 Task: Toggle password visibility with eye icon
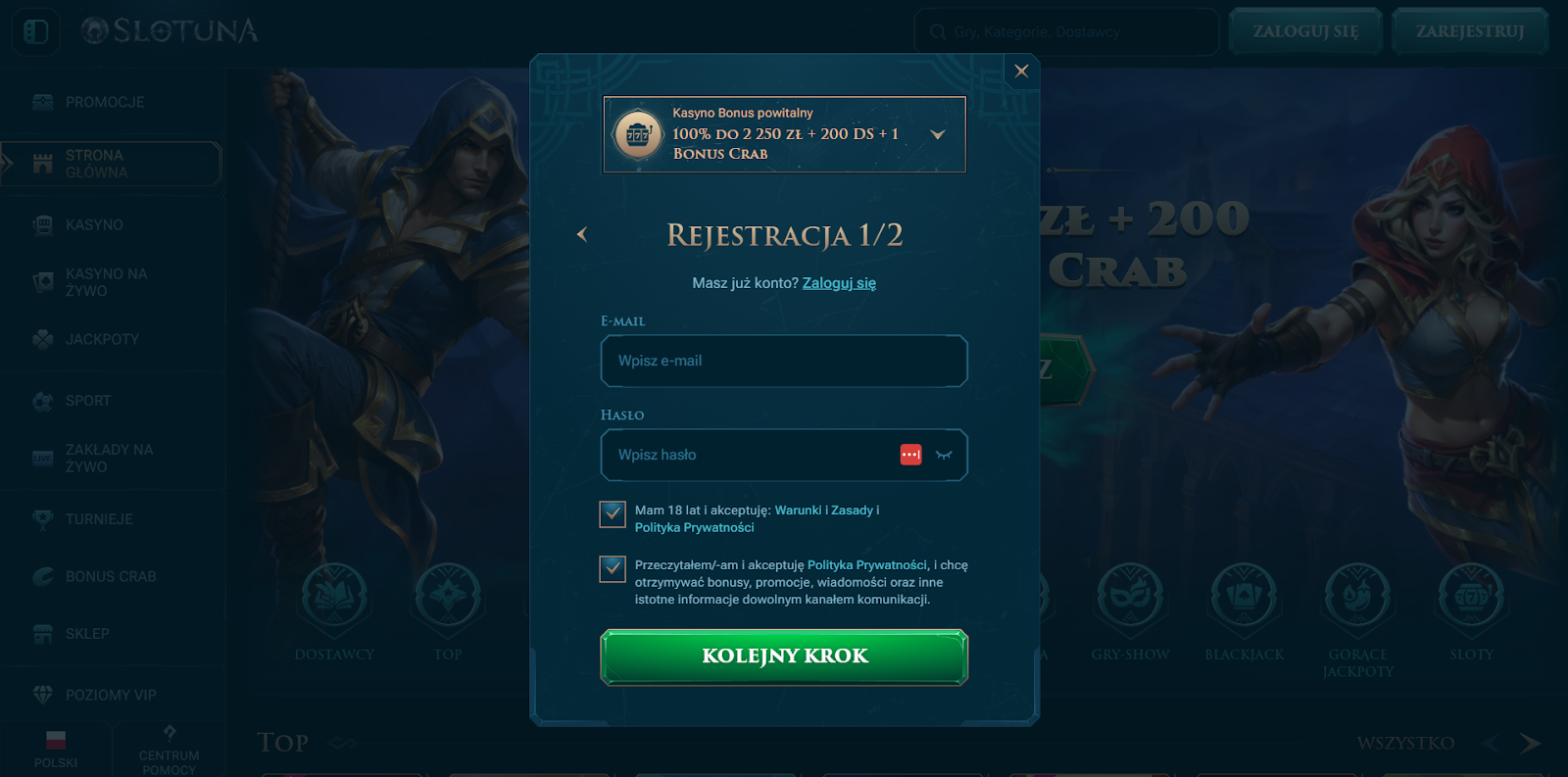click(x=942, y=455)
